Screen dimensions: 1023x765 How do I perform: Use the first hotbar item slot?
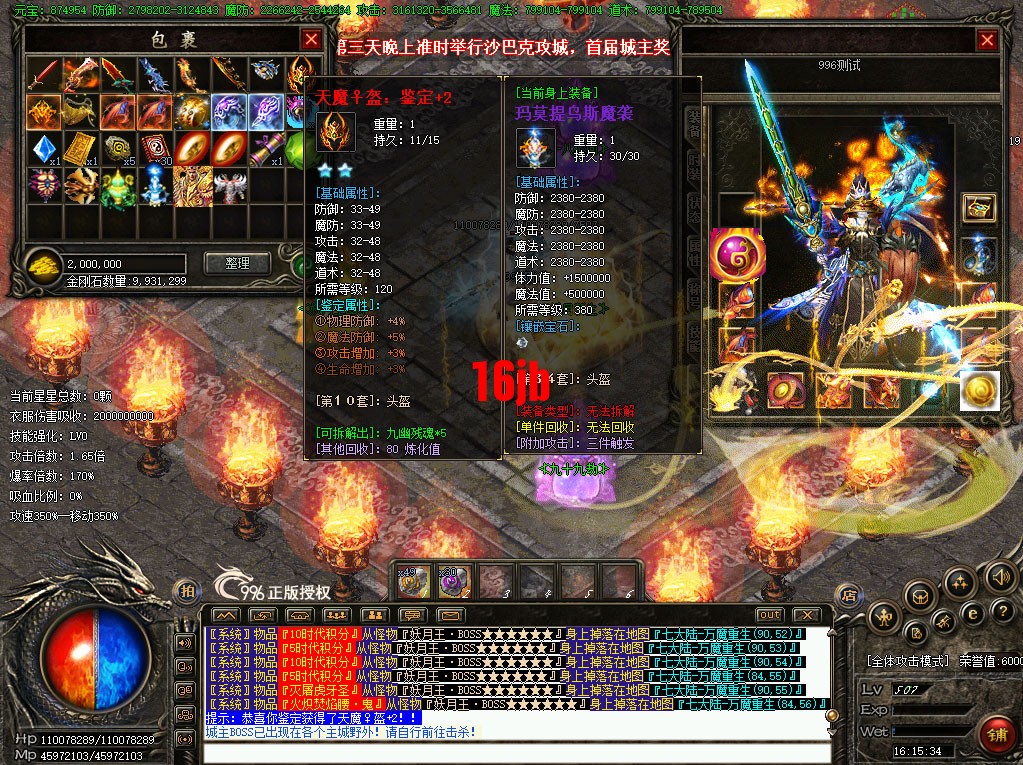pyautogui.click(x=414, y=581)
